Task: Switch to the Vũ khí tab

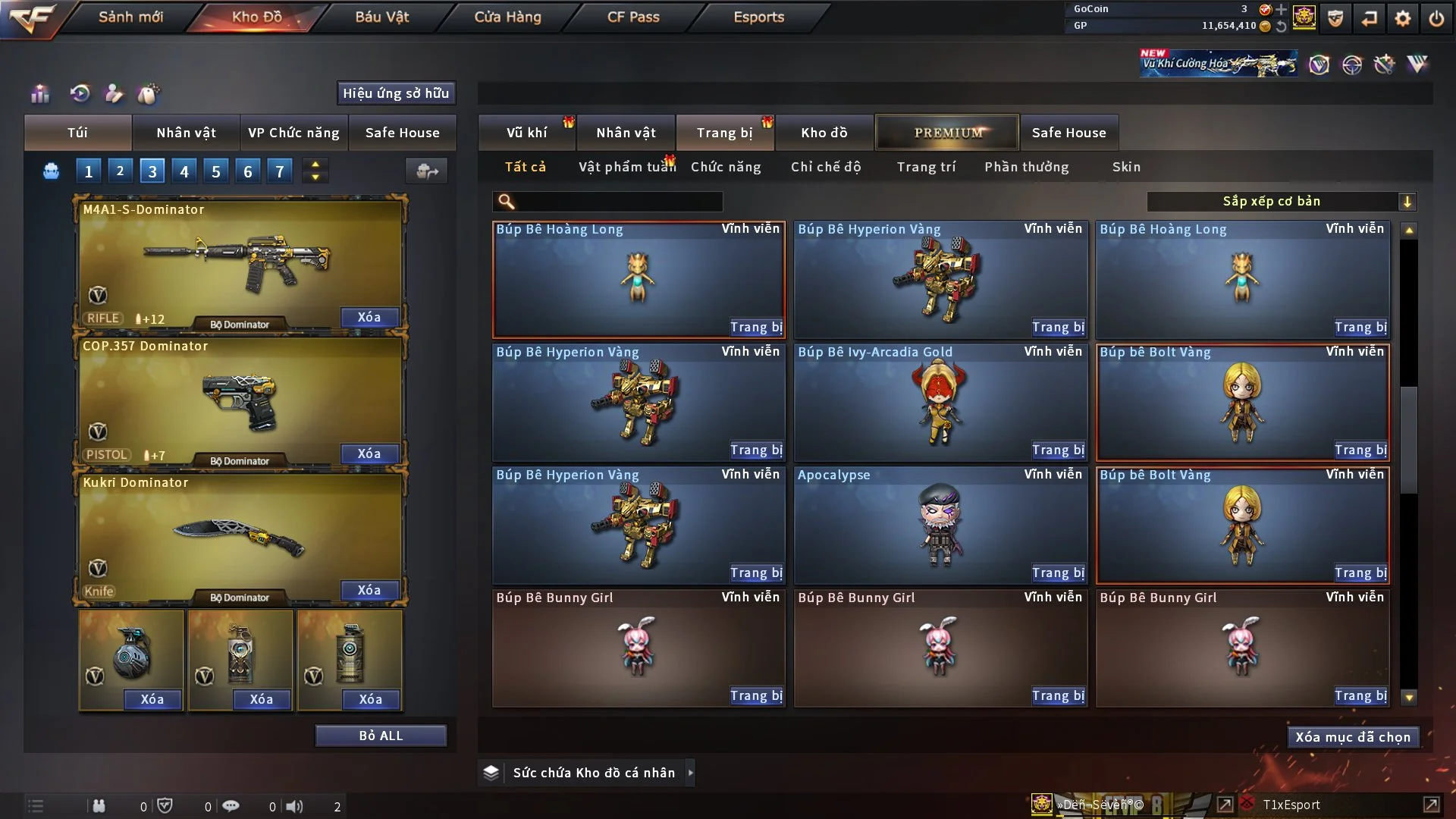Action: click(526, 133)
